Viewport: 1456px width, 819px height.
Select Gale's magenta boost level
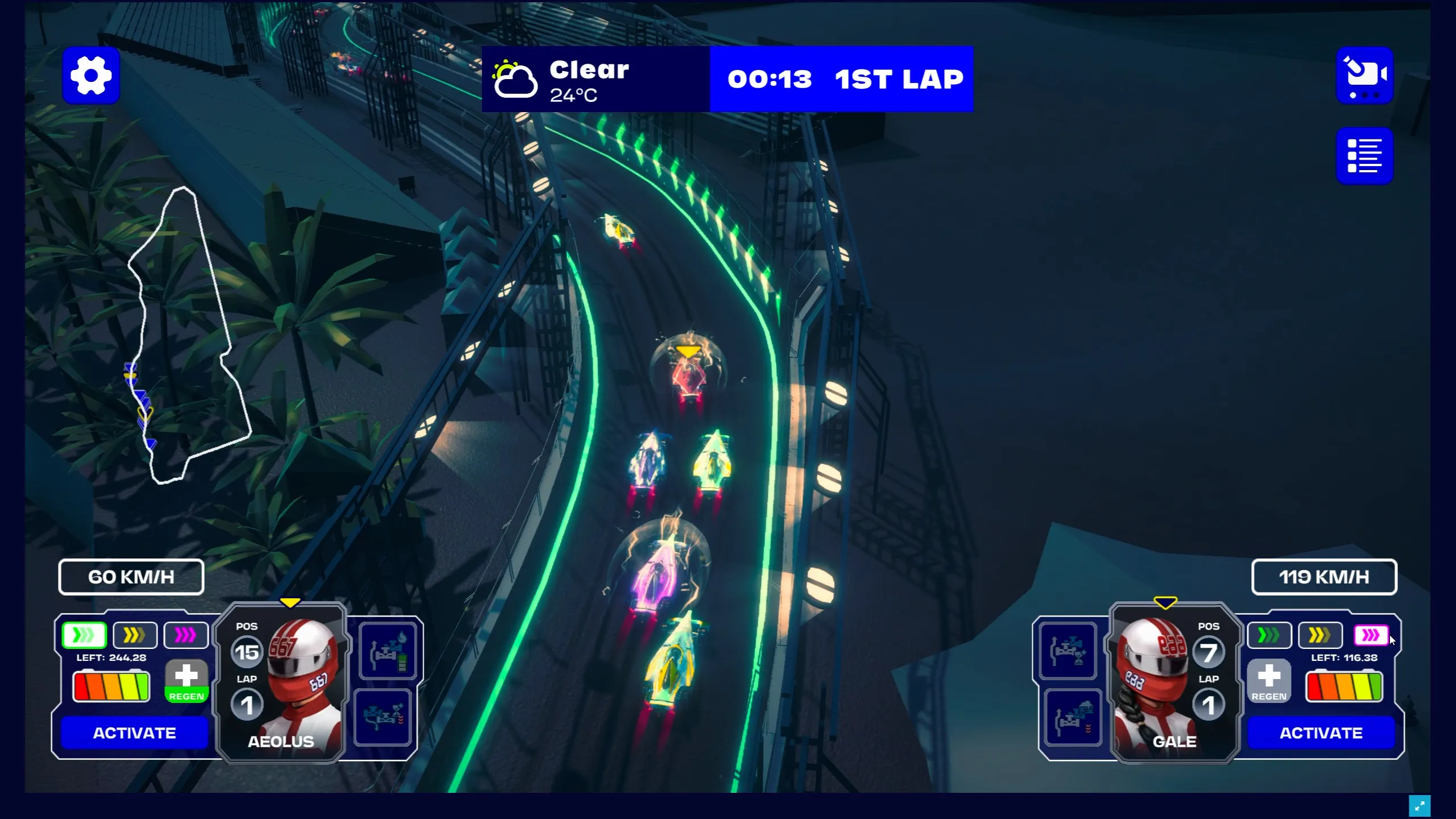(x=1371, y=635)
